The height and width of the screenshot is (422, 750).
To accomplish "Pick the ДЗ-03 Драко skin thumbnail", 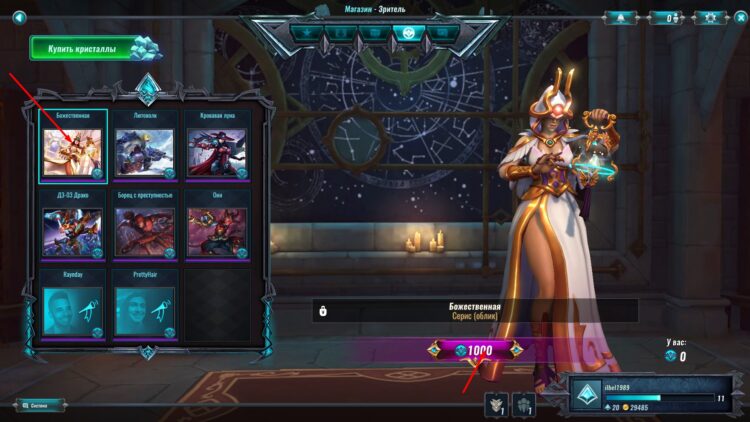I will [x=72, y=230].
